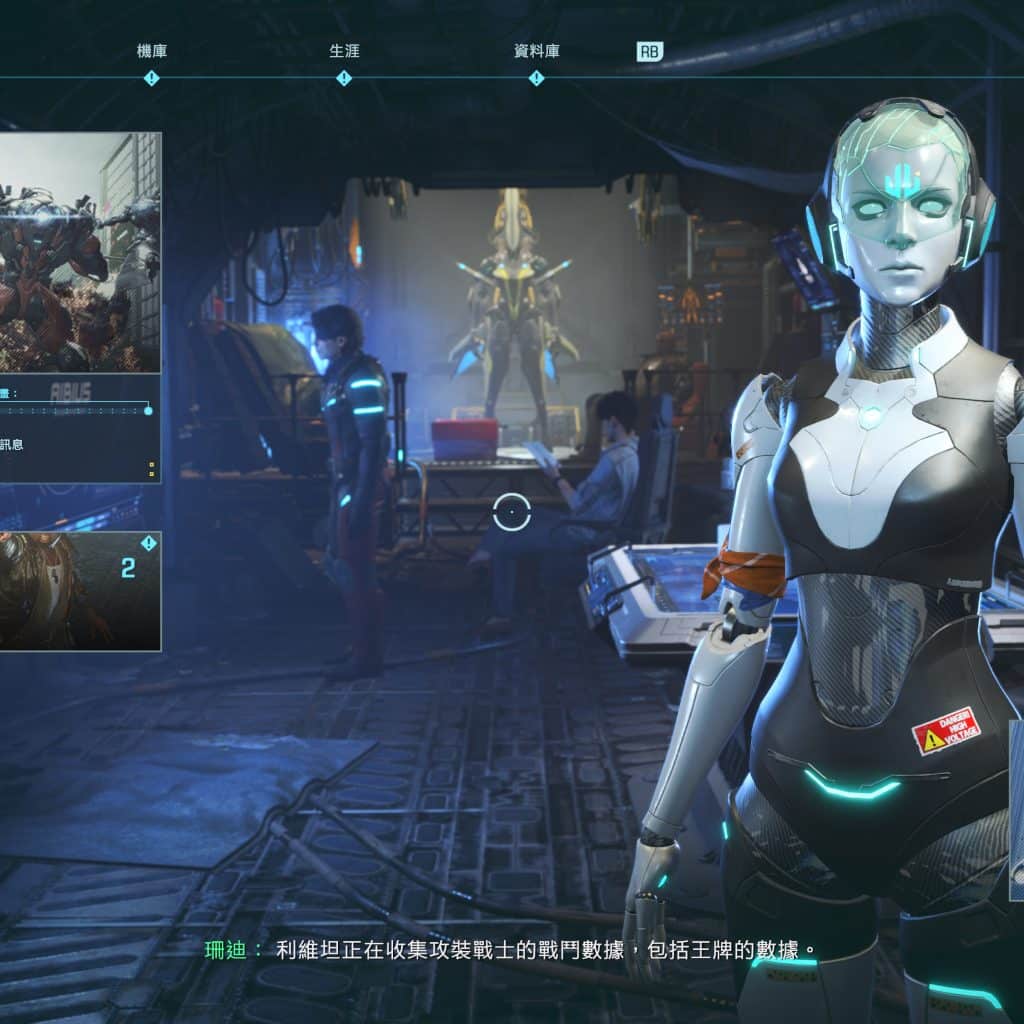Screen dimensions: 1024x1024
Task: Select the card marked with number 2
Action: 79,590
